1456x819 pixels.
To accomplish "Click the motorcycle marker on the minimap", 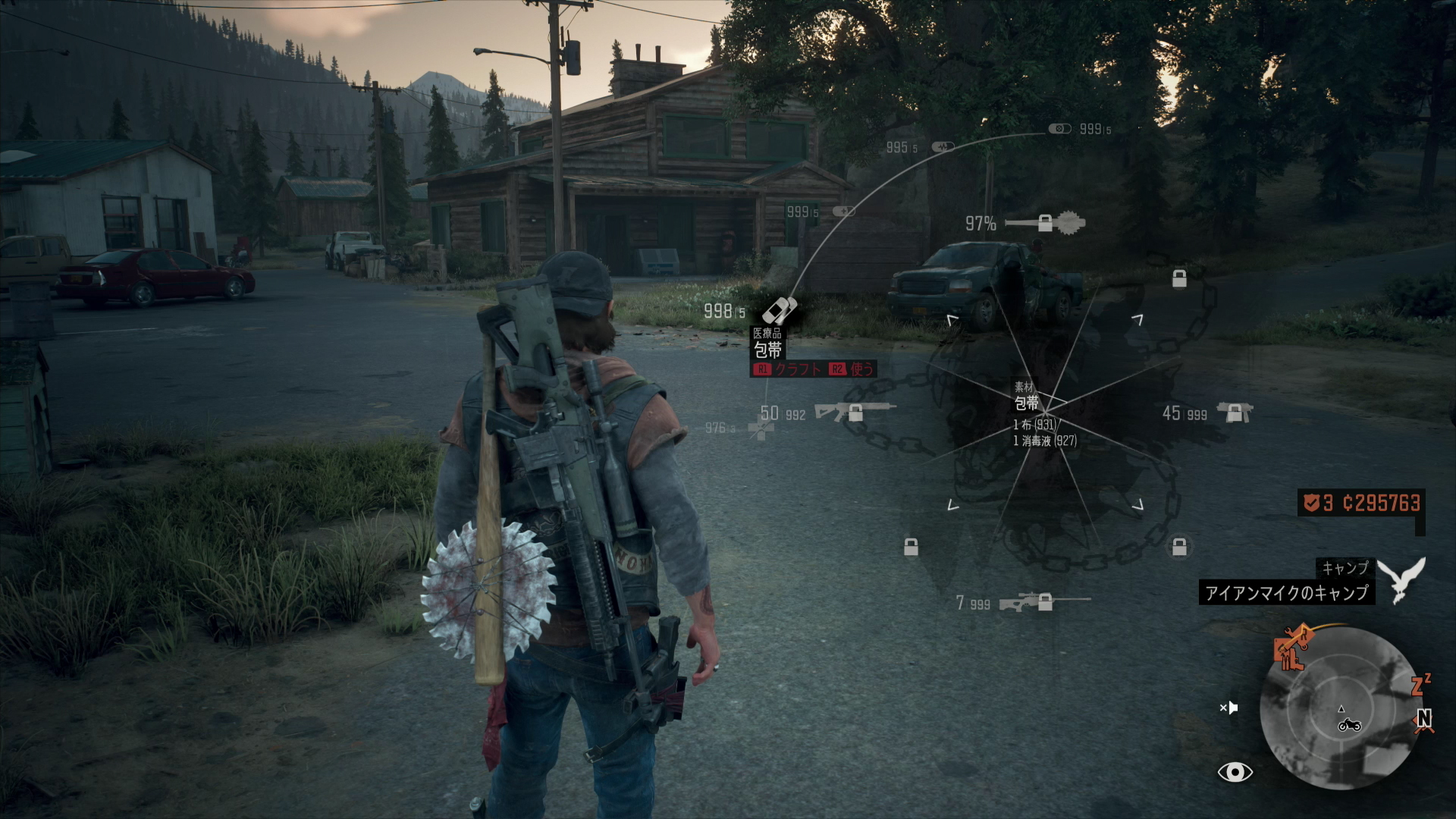I will pos(1349,725).
